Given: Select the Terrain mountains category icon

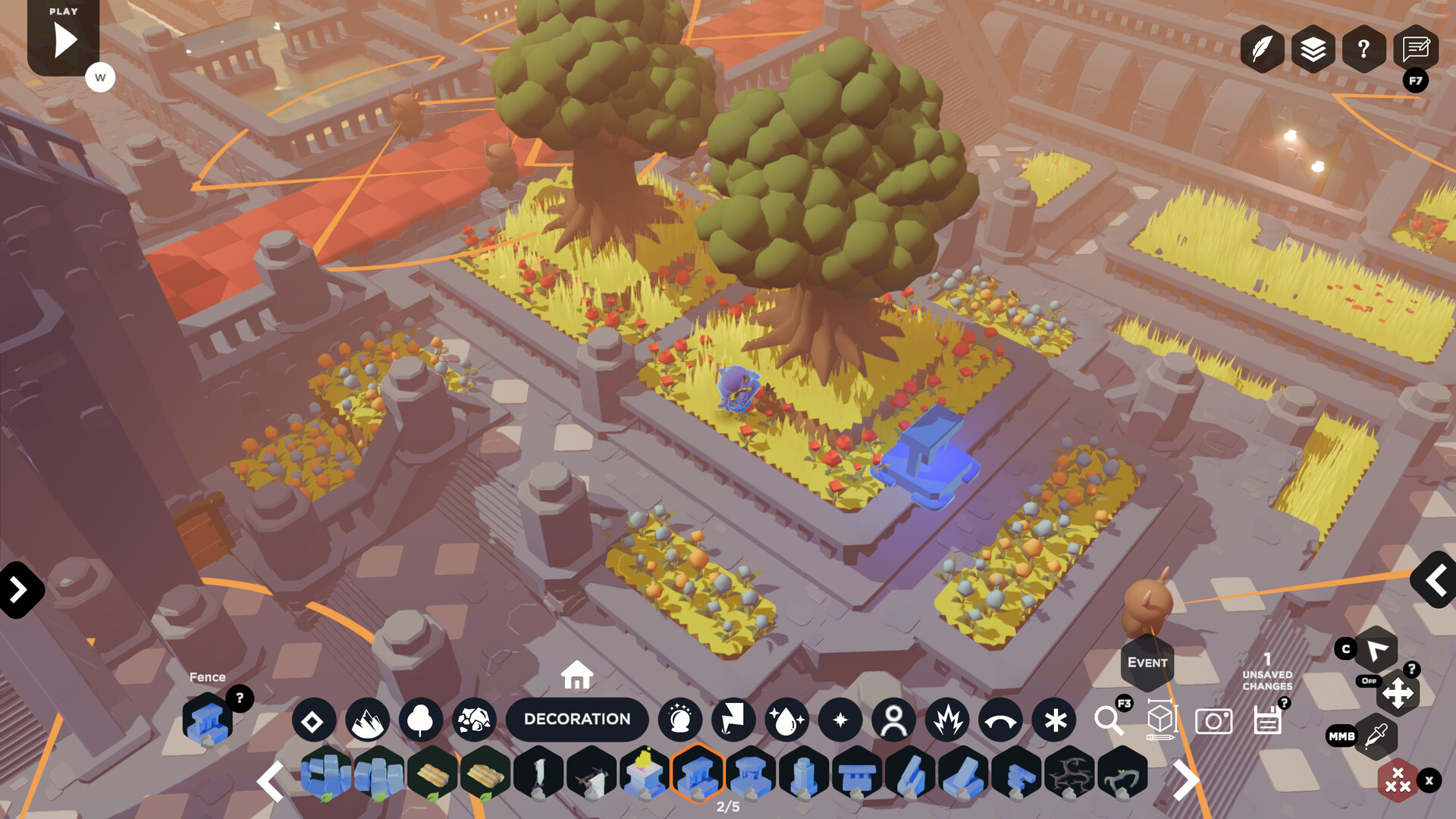Looking at the screenshot, I should coord(368,720).
